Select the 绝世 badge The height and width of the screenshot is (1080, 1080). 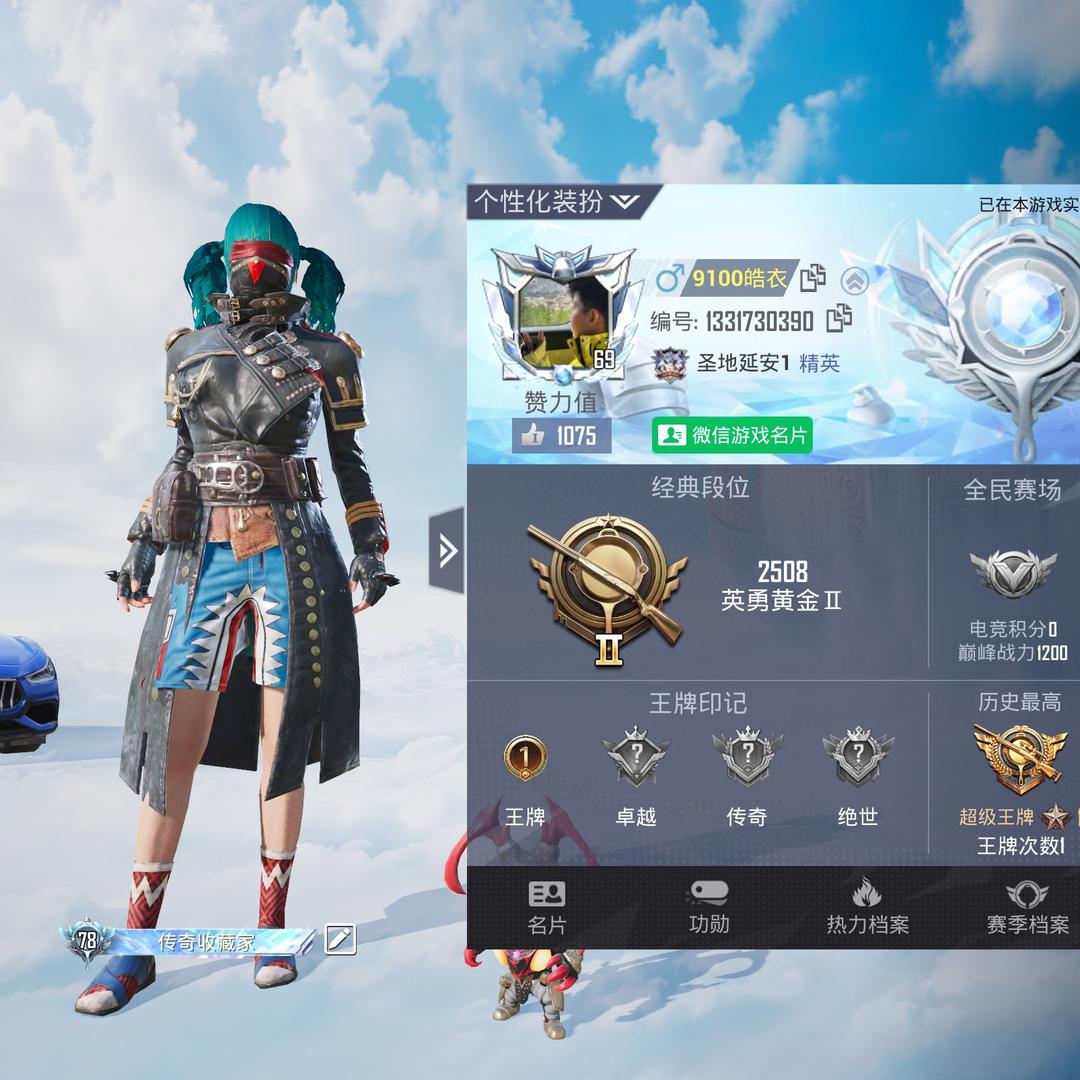(857, 758)
